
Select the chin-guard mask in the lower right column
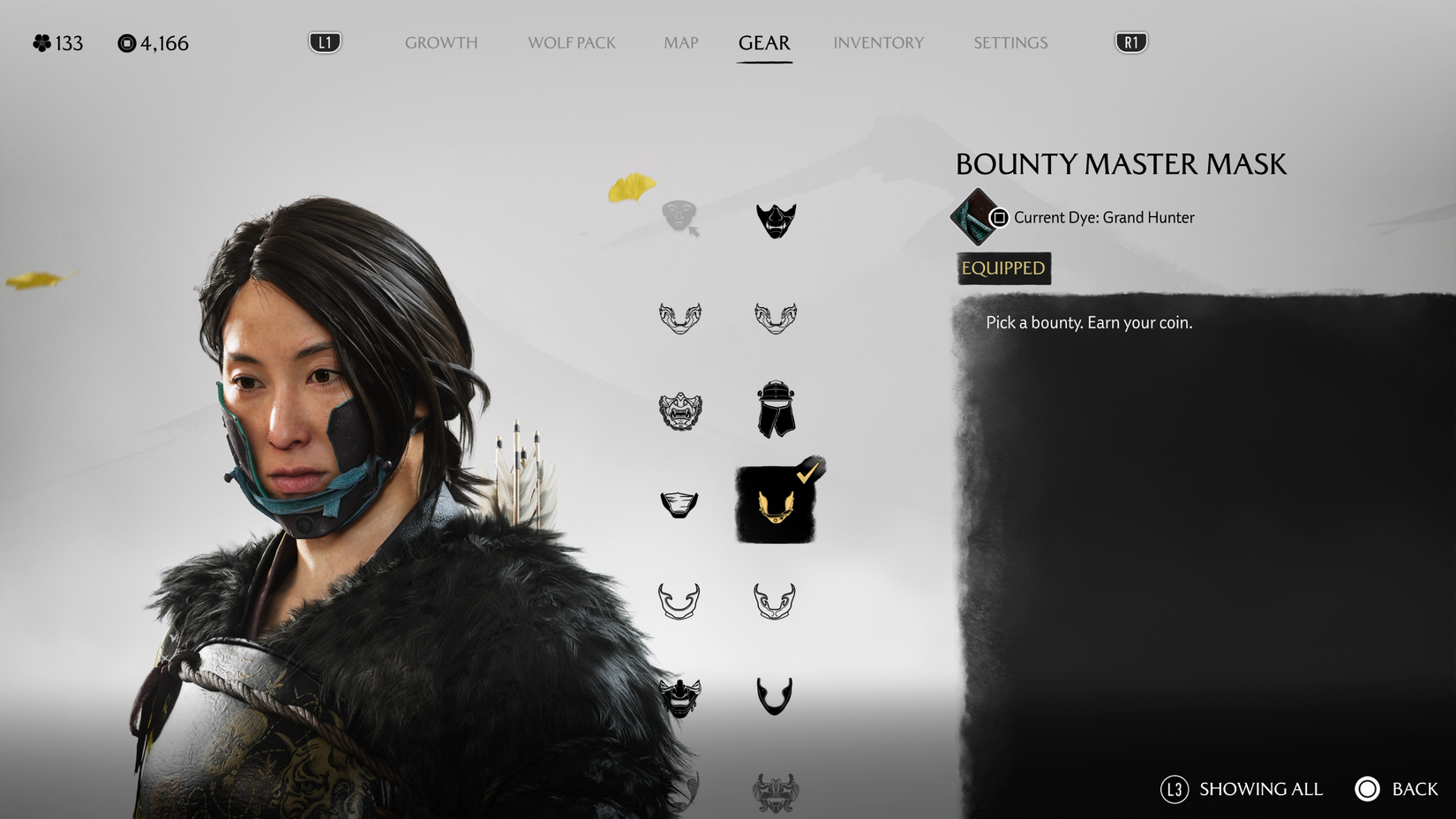775,695
